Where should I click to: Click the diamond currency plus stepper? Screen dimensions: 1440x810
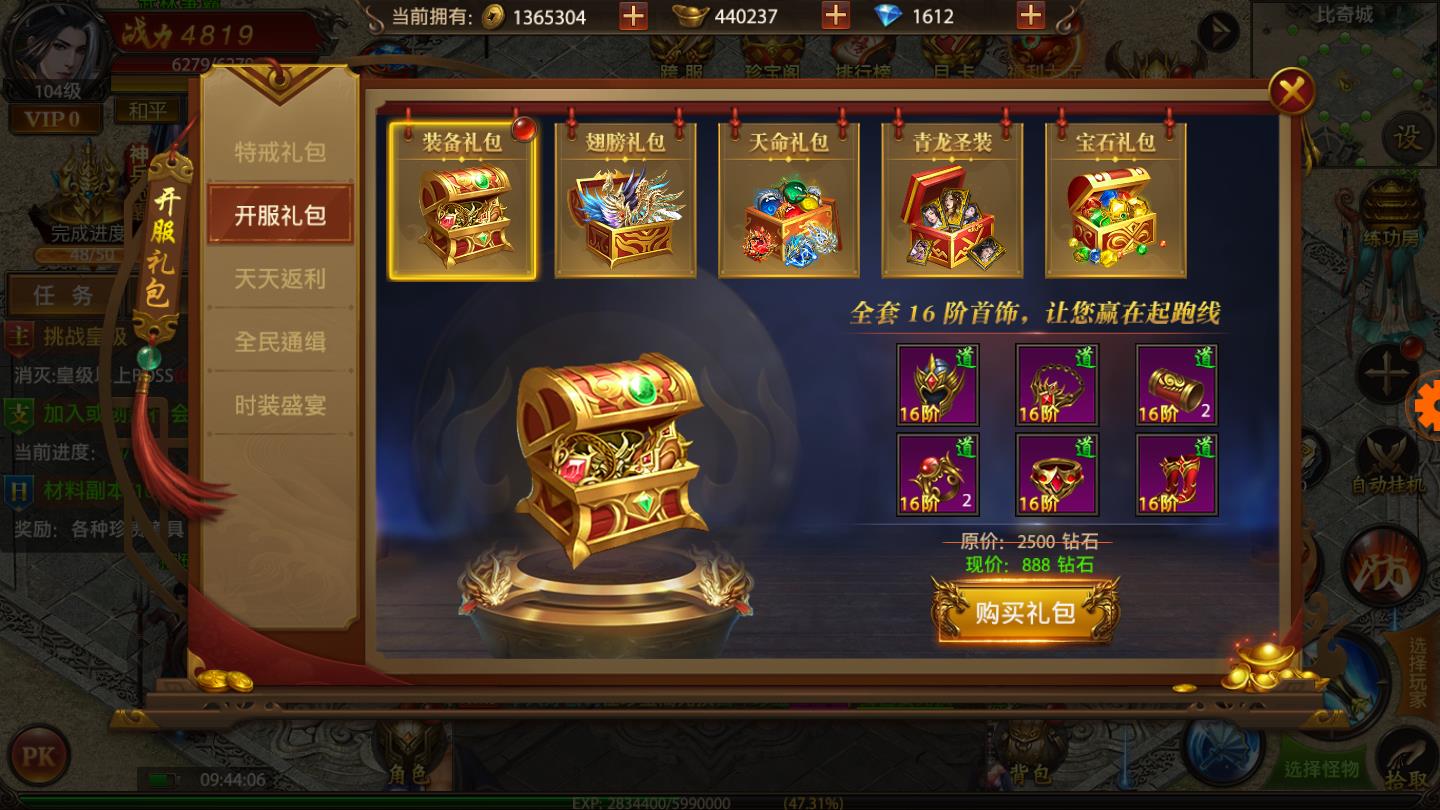pyautogui.click(x=1032, y=17)
